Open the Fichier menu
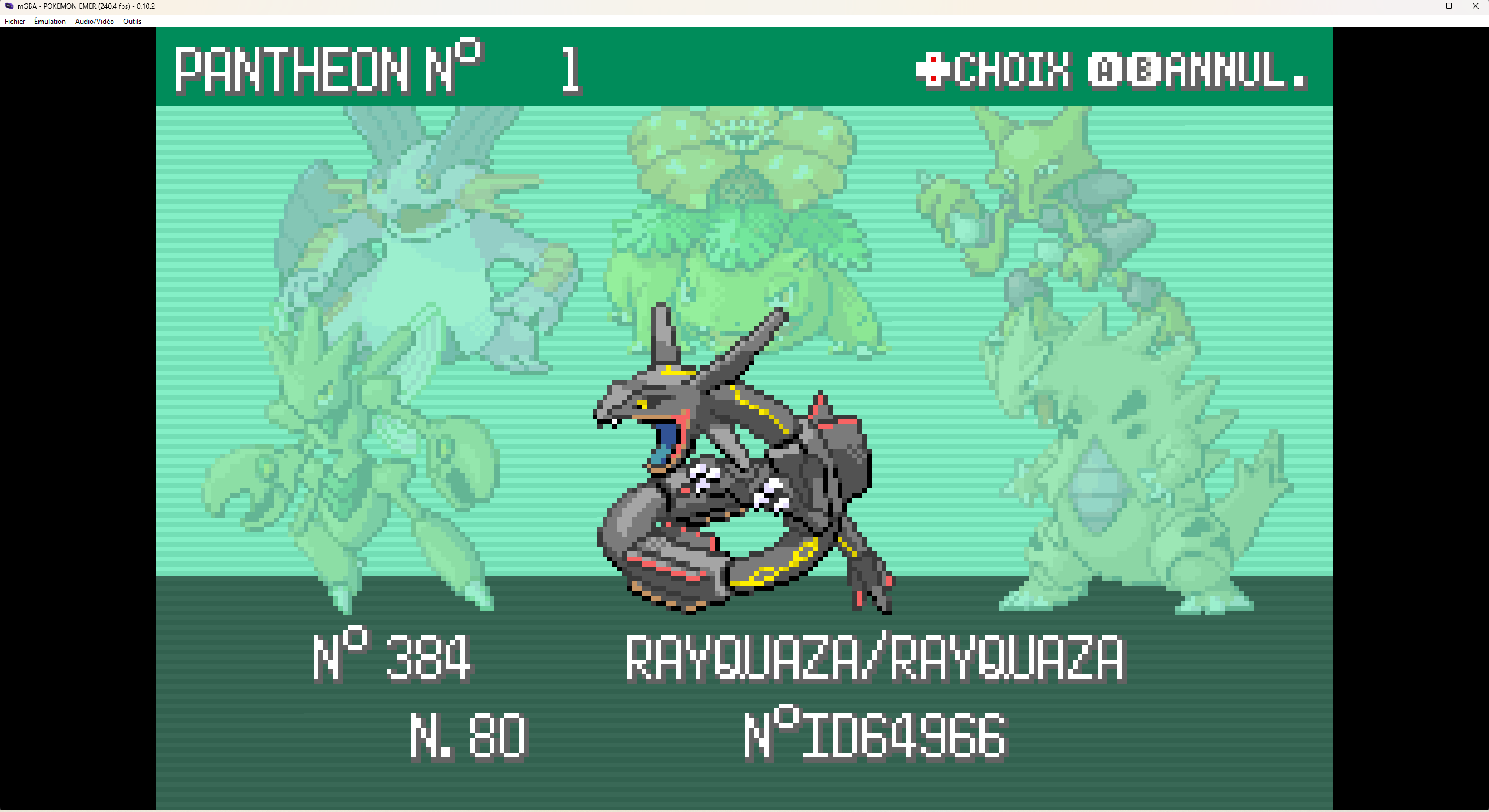Viewport: 1489px width, 812px height. coord(15,22)
